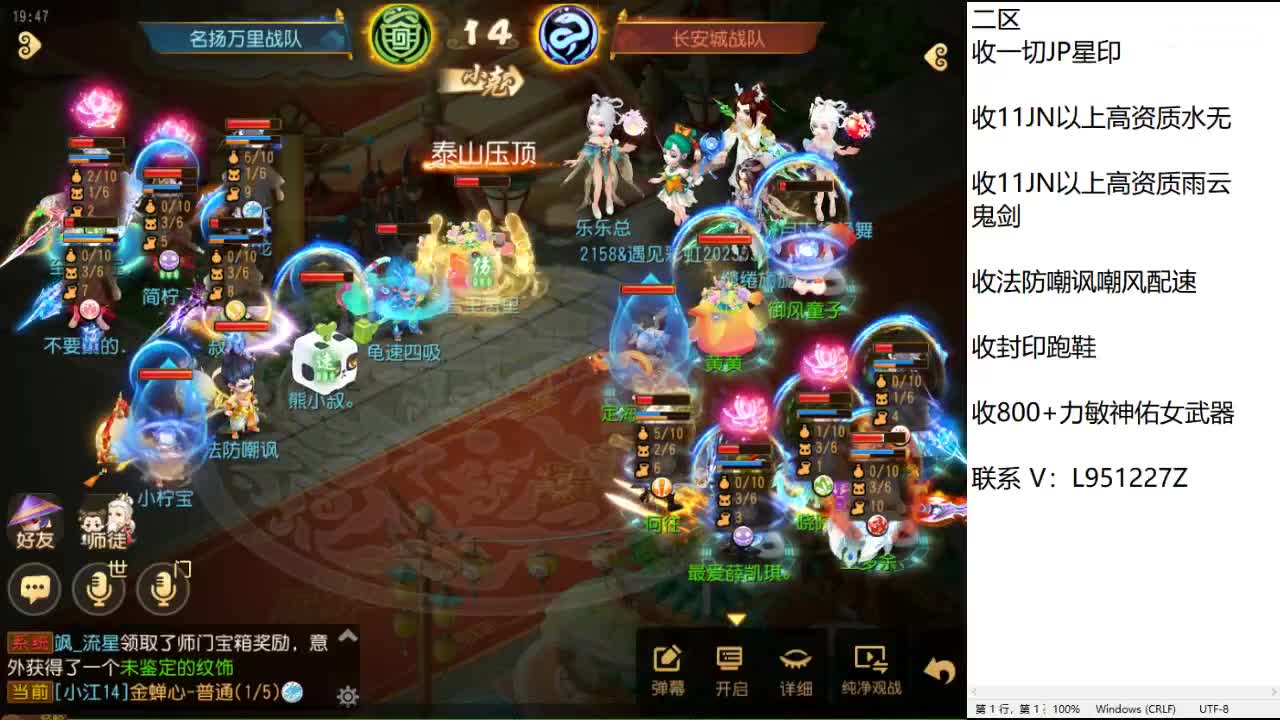Toggle the 门 sect channel microphone

(162, 590)
